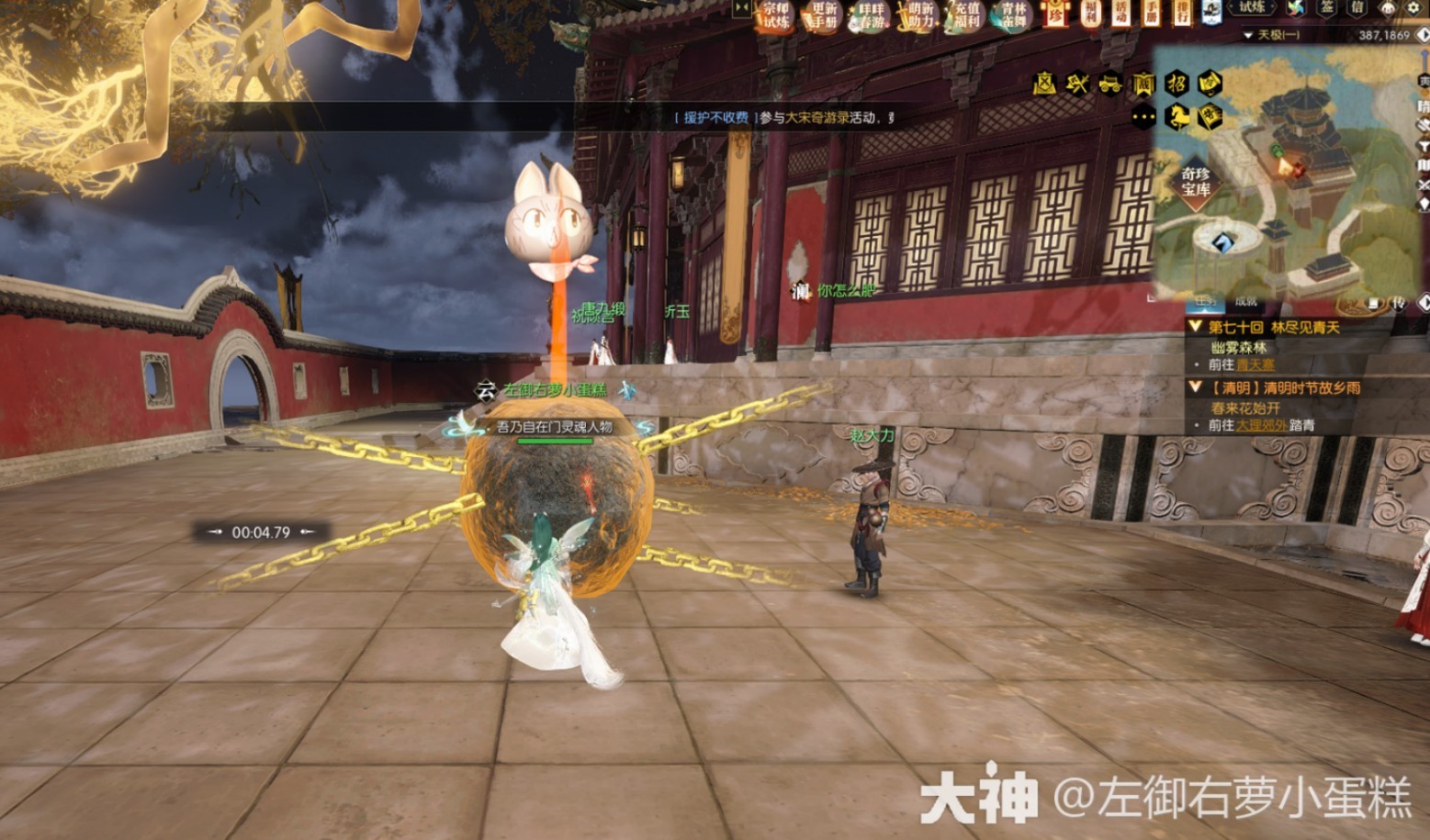Select the golden horse mount hexagon icon

point(1177,117)
